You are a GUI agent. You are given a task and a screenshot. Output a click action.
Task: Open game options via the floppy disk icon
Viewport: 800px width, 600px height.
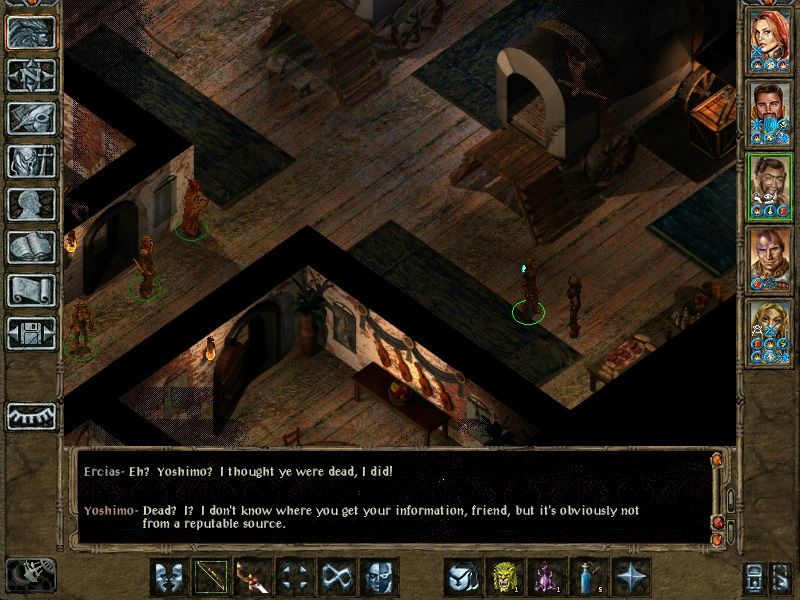(x=32, y=334)
